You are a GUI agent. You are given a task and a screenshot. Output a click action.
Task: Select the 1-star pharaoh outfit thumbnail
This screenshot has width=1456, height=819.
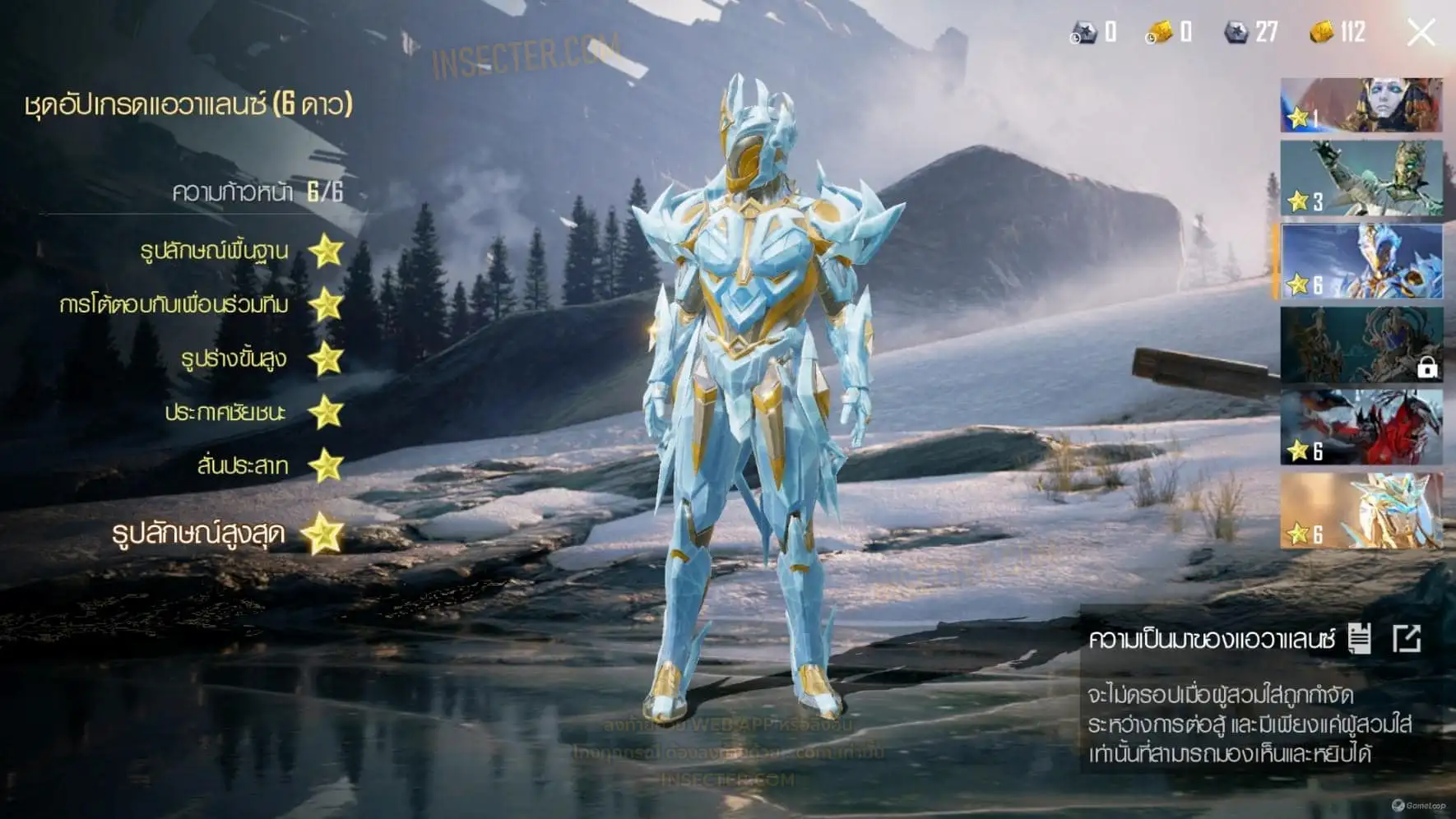[1361, 105]
